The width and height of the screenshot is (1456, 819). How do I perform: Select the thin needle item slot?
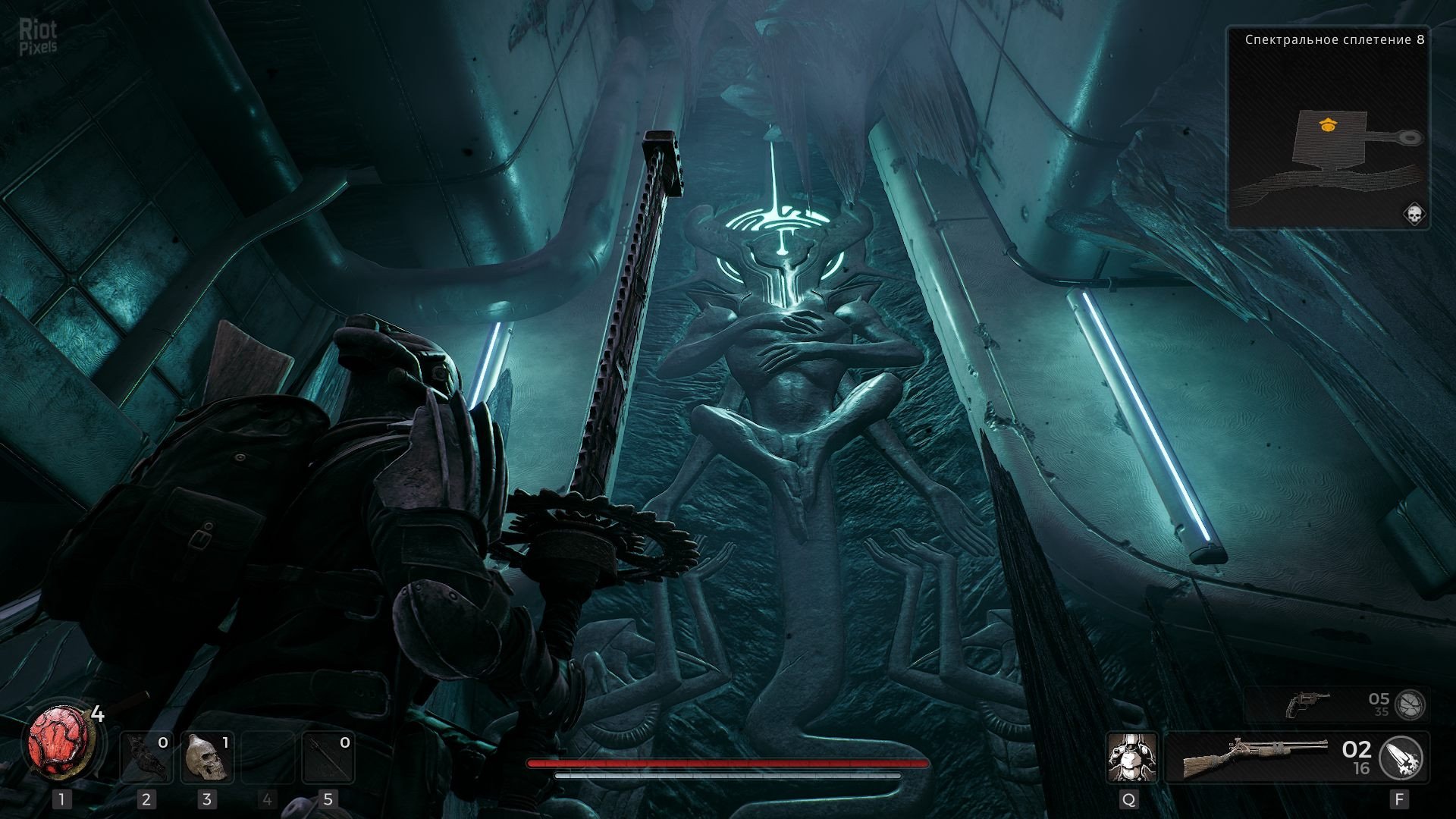[328, 758]
